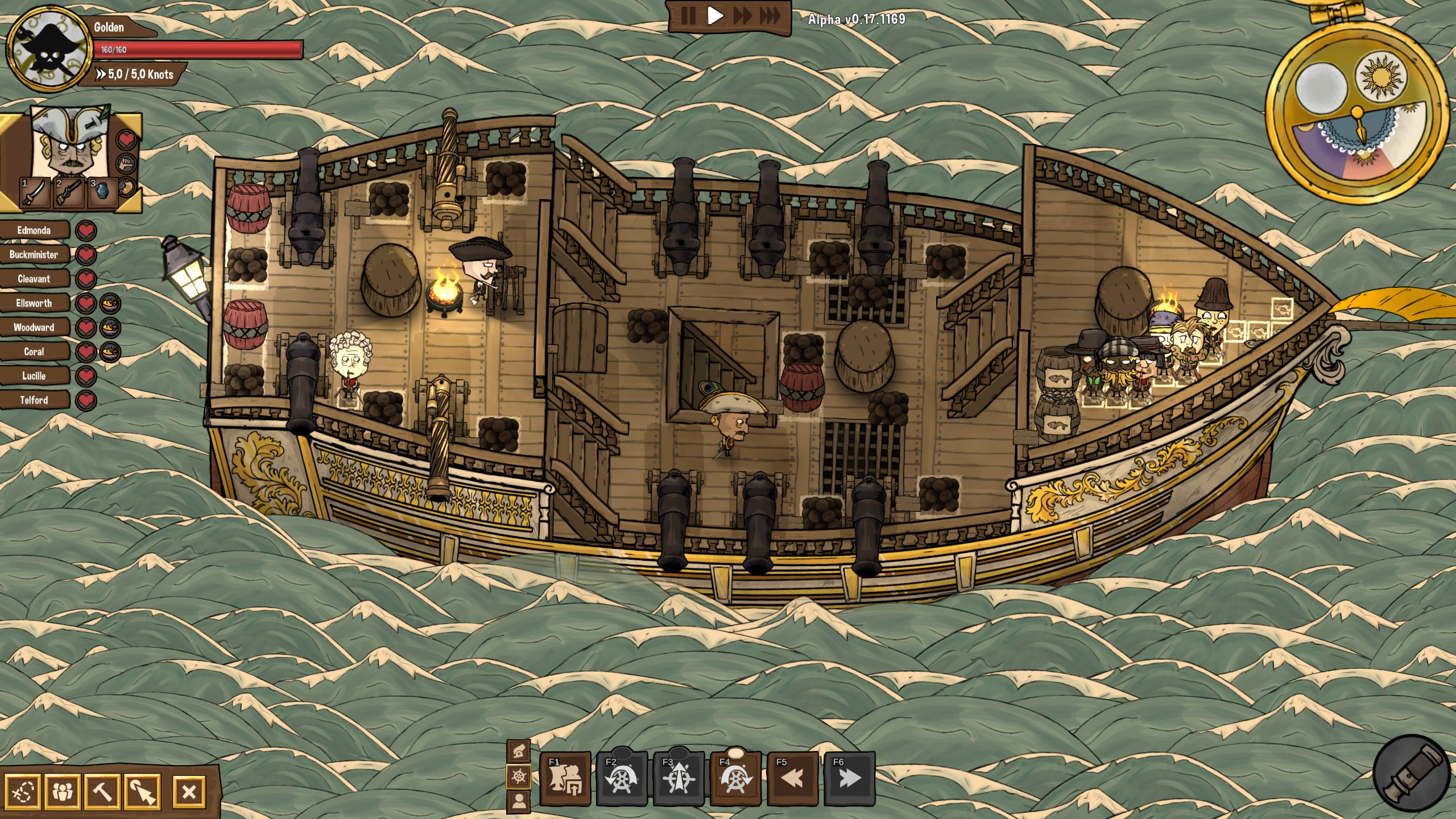Choose Buckminister in the crew list

pos(34,255)
